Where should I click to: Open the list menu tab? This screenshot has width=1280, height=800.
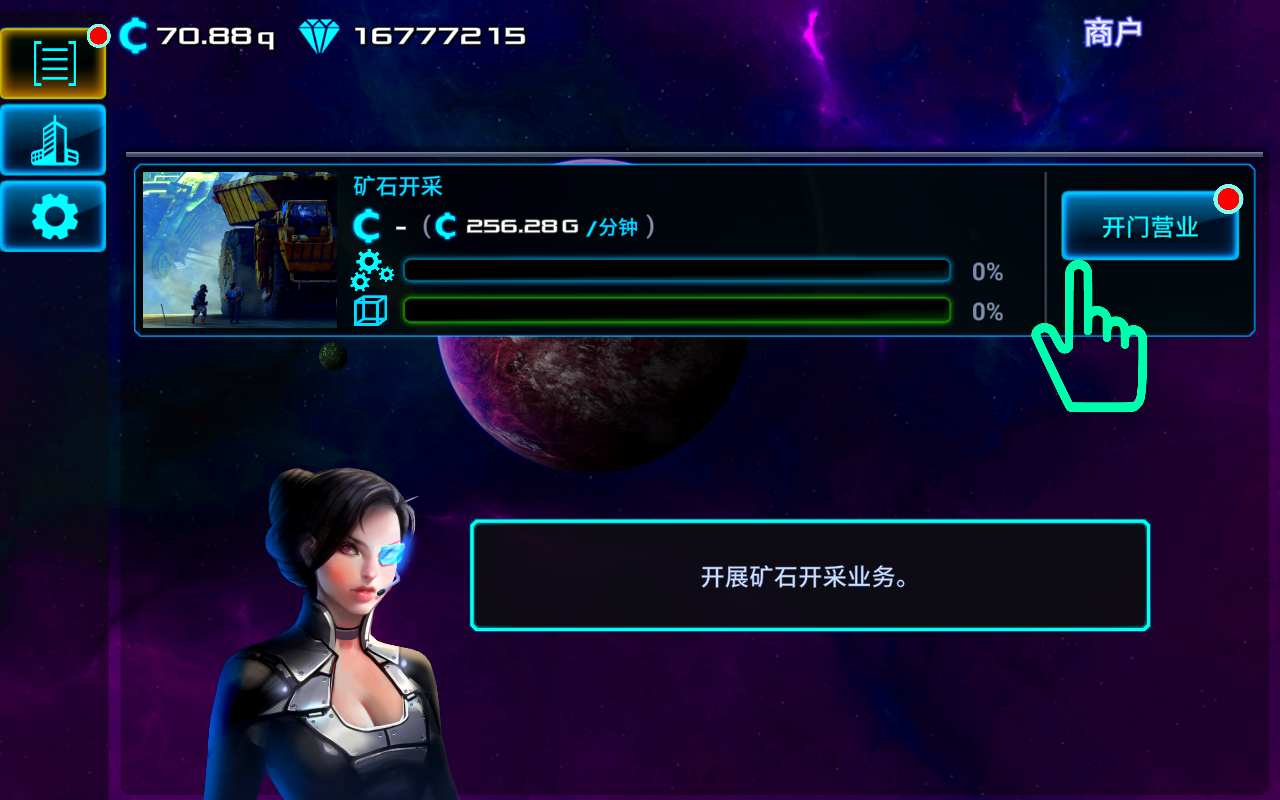click(x=54, y=64)
